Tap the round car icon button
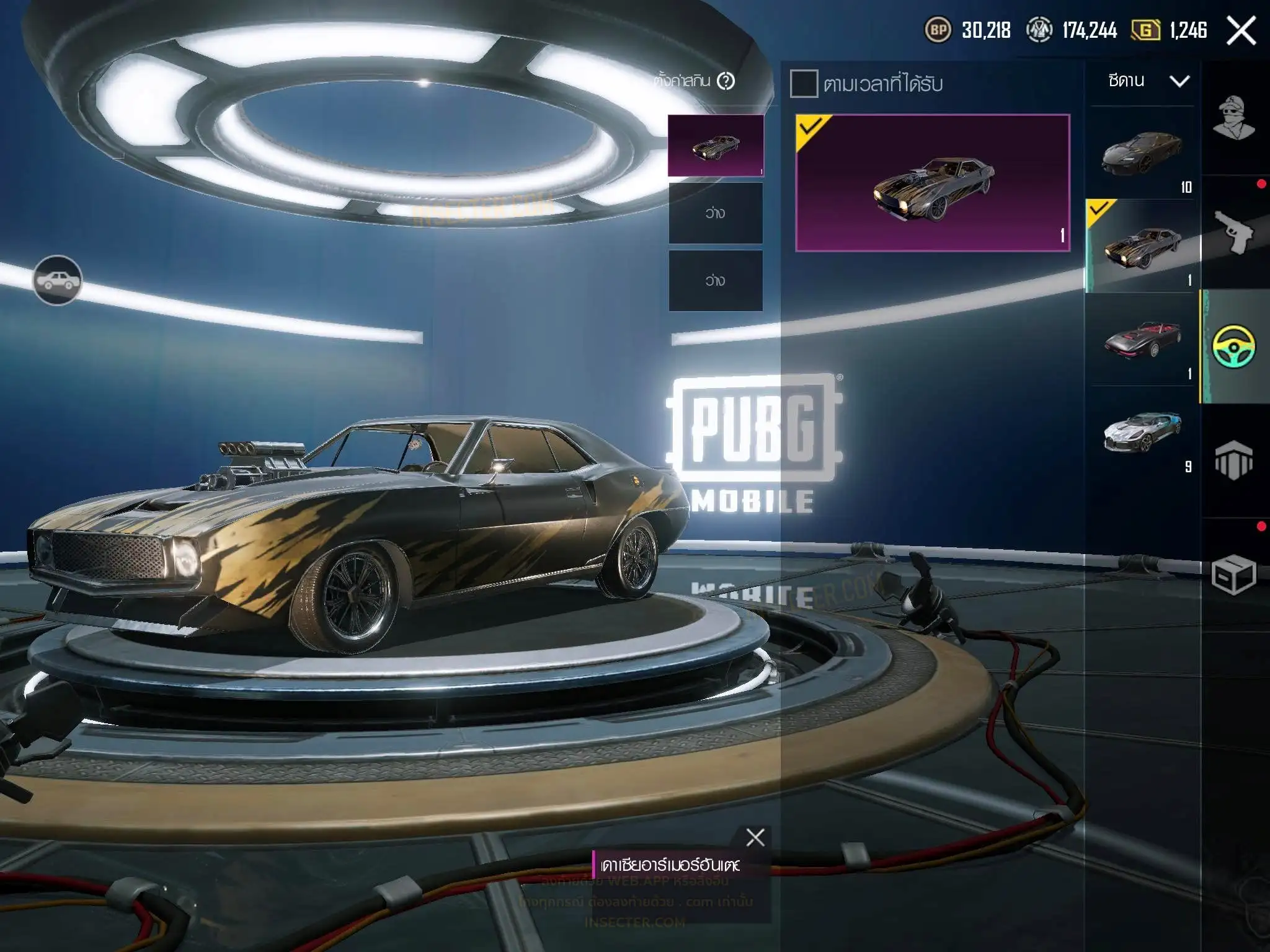 57,281
